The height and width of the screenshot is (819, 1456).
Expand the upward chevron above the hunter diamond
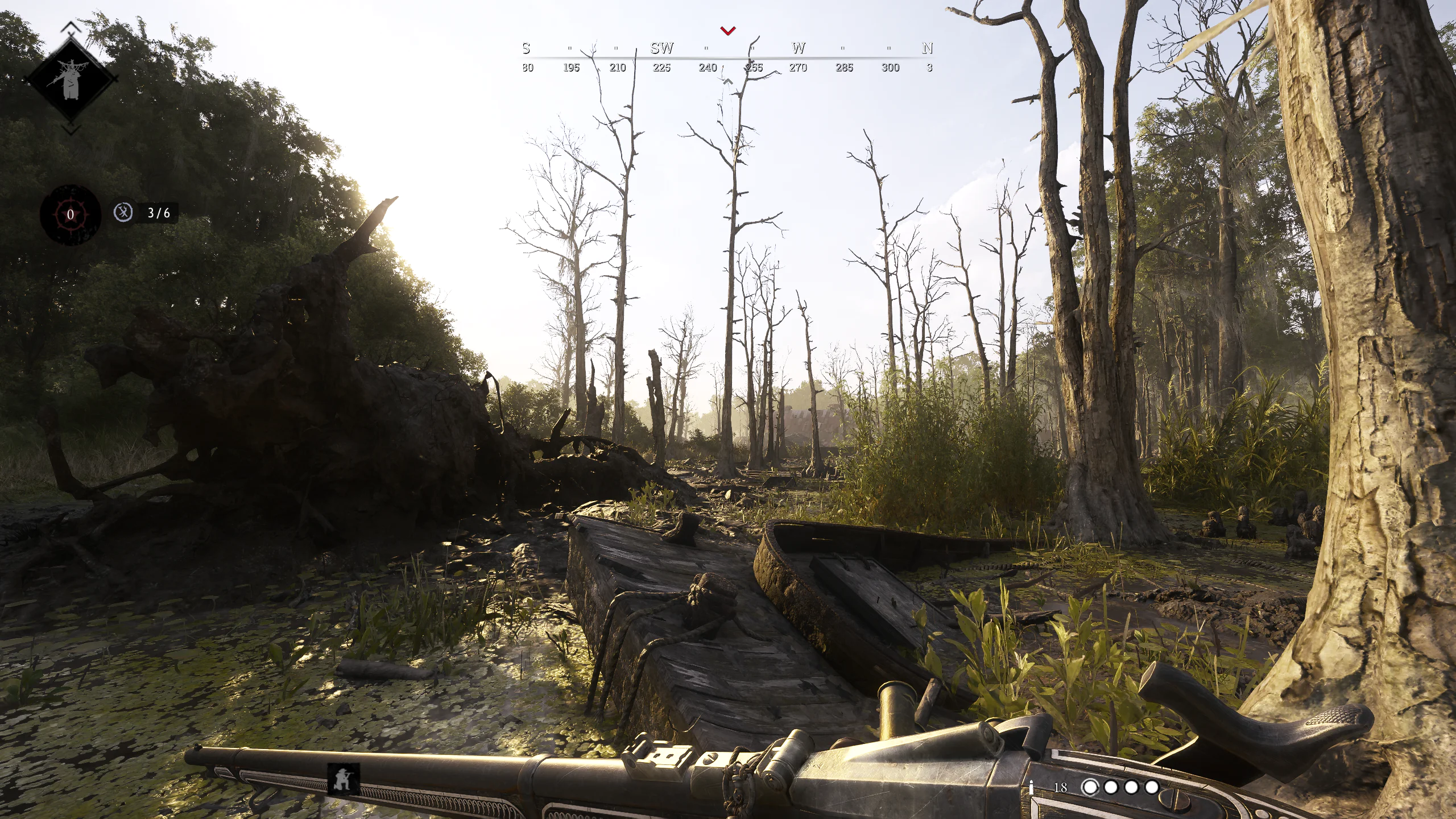coord(71,27)
